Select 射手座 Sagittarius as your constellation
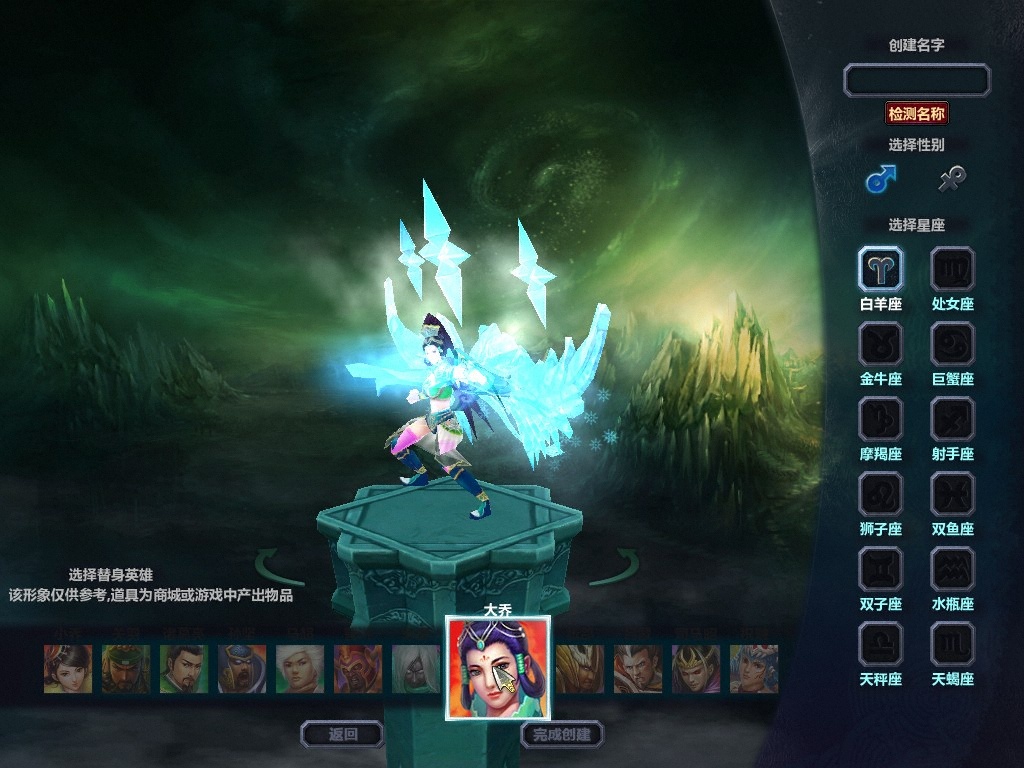 pyautogui.click(x=952, y=419)
